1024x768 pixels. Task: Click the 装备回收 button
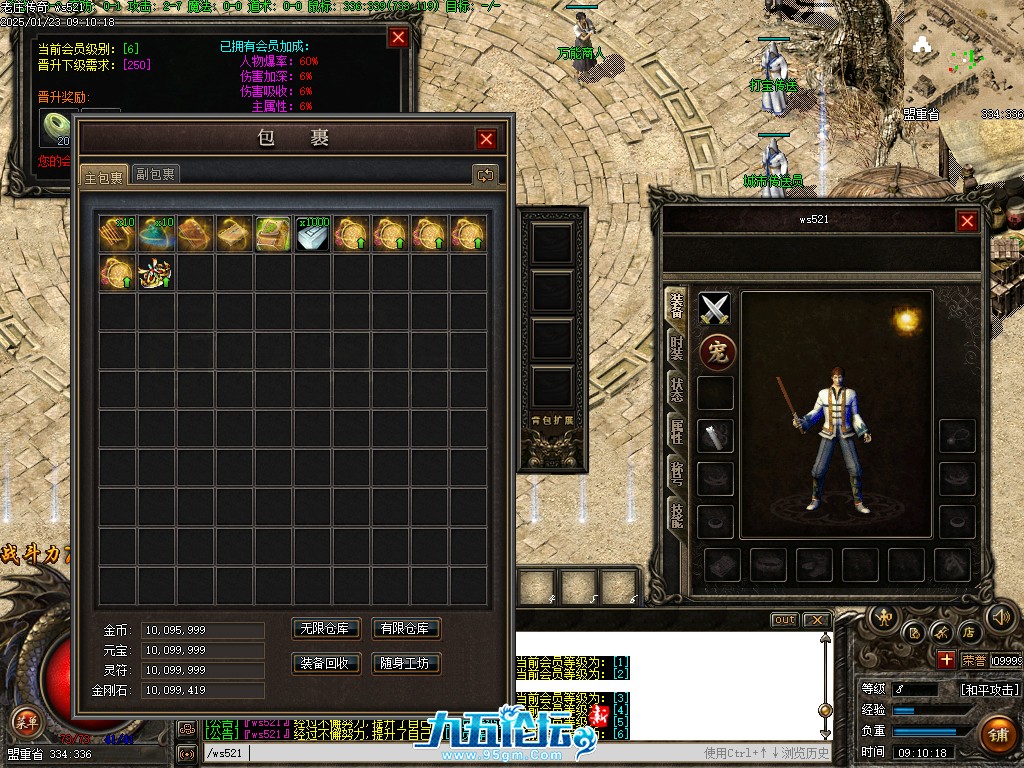coord(326,663)
